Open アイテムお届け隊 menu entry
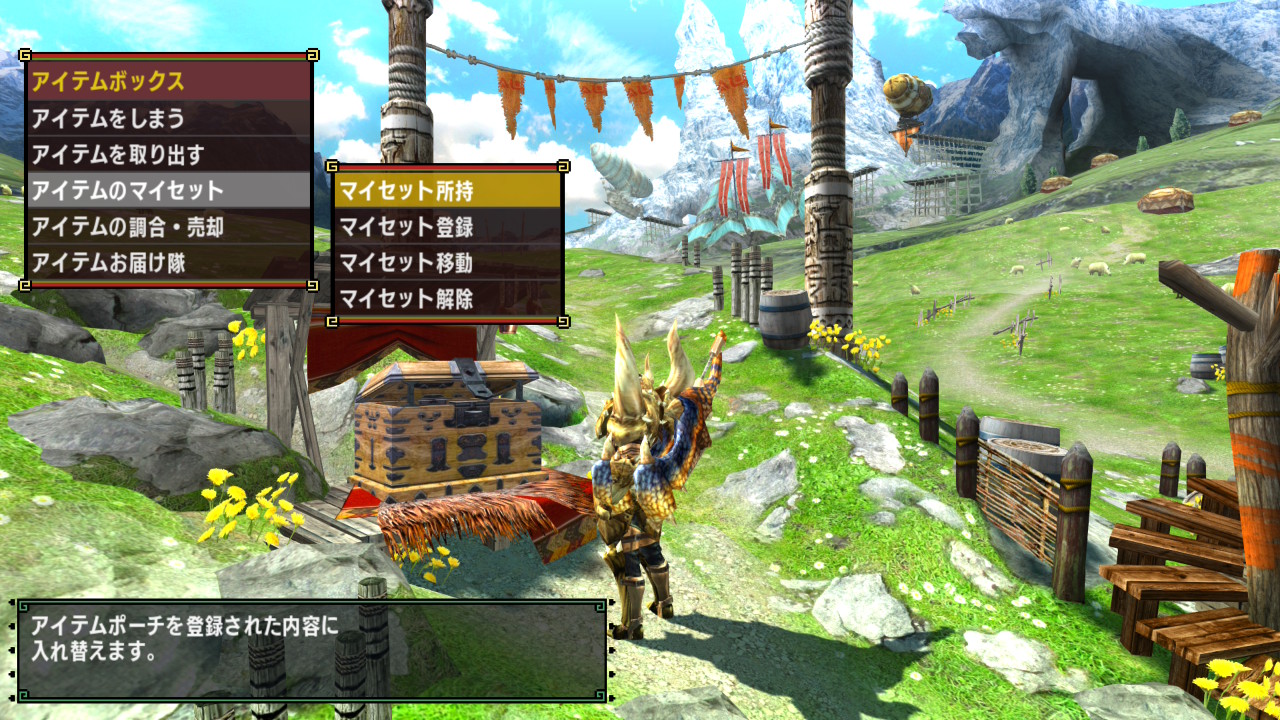 click(x=168, y=263)
